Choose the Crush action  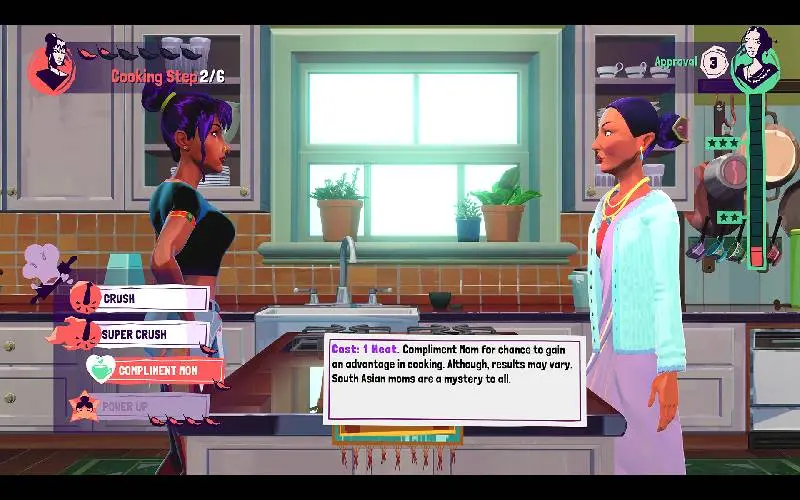pyautogui.click(x=150, y=298)
